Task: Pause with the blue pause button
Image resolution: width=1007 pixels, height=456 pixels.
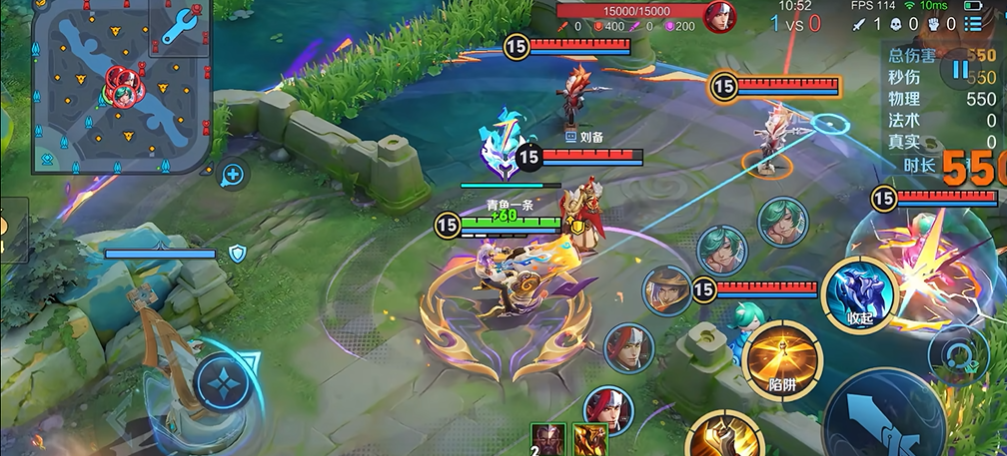Action: (x=960, y=69)
